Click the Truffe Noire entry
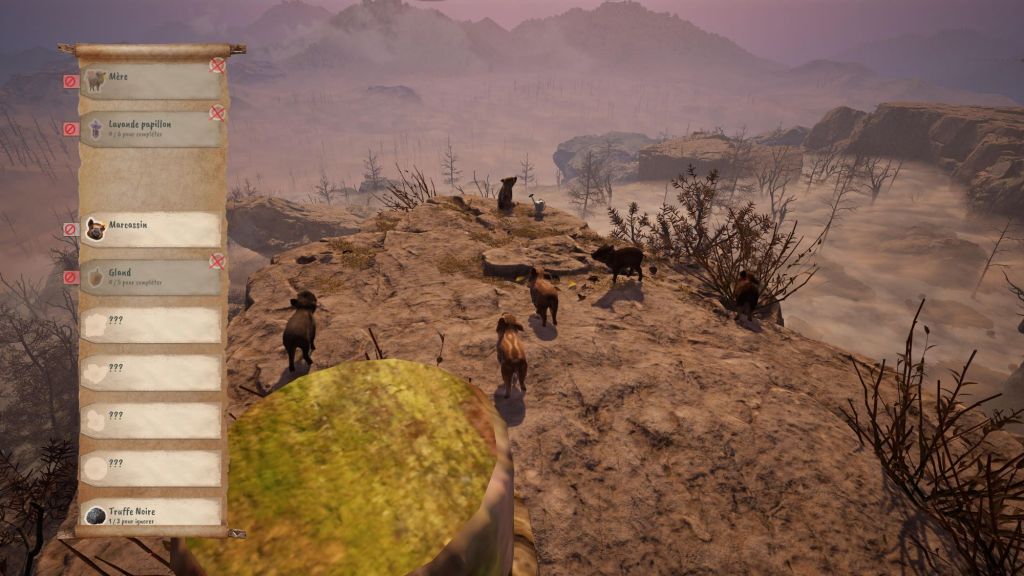 (150, 515)
